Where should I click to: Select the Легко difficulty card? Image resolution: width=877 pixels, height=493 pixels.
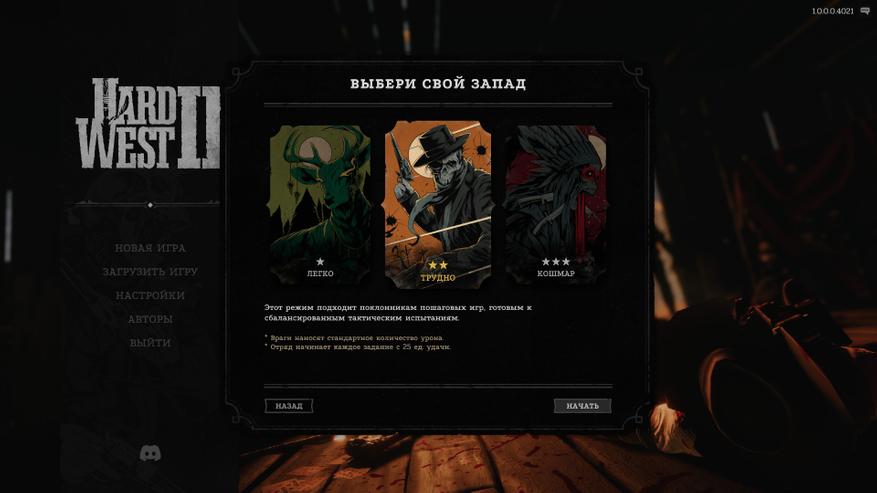[x=320, y=205]
